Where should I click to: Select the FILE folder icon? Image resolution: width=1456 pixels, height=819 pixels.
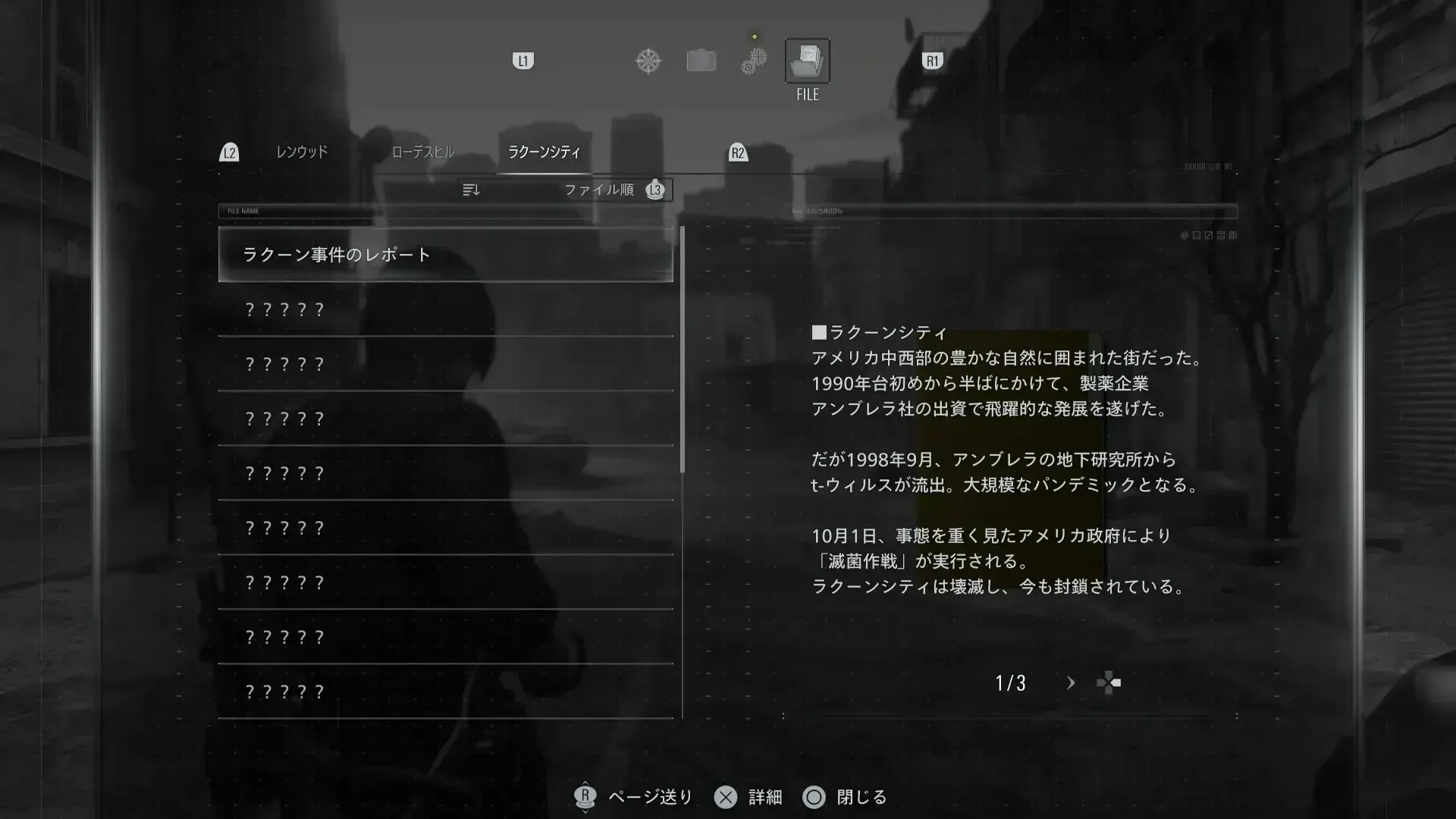click(x=807, y=61)
